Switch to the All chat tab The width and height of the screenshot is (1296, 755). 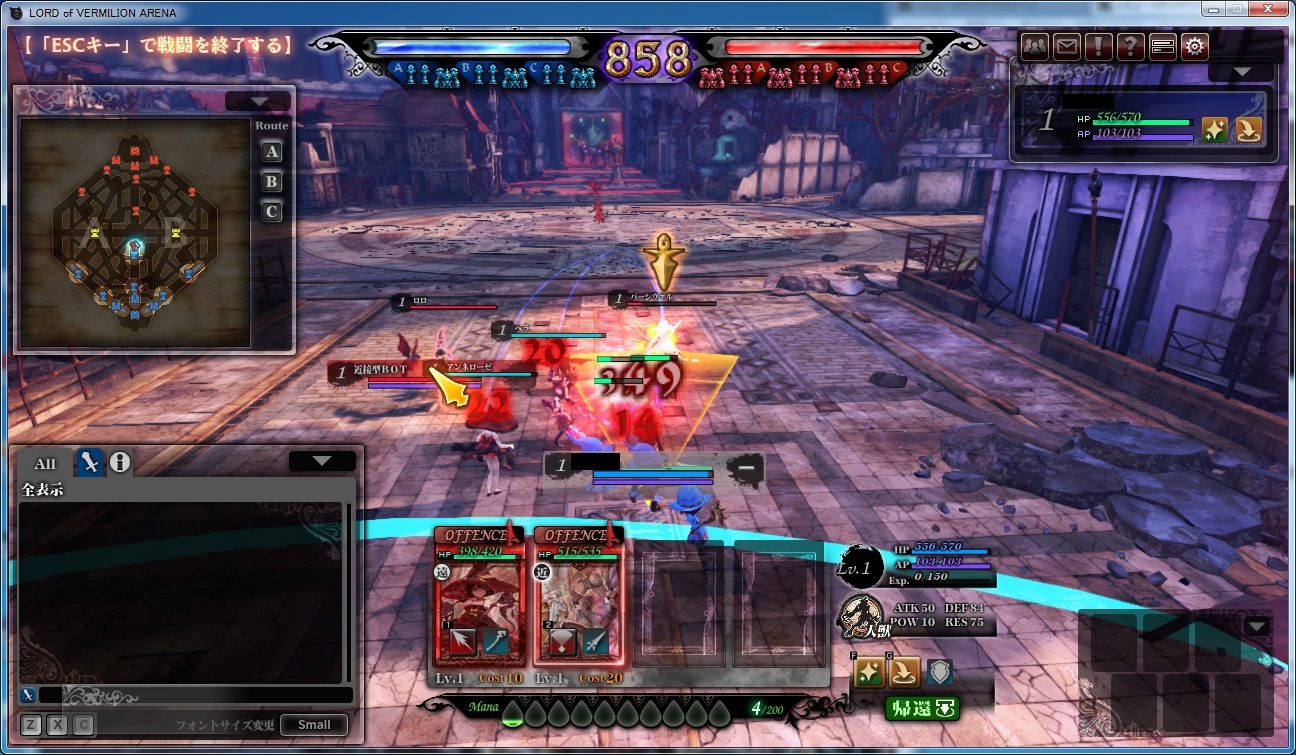pyautogui.click(x=45, y=463)
